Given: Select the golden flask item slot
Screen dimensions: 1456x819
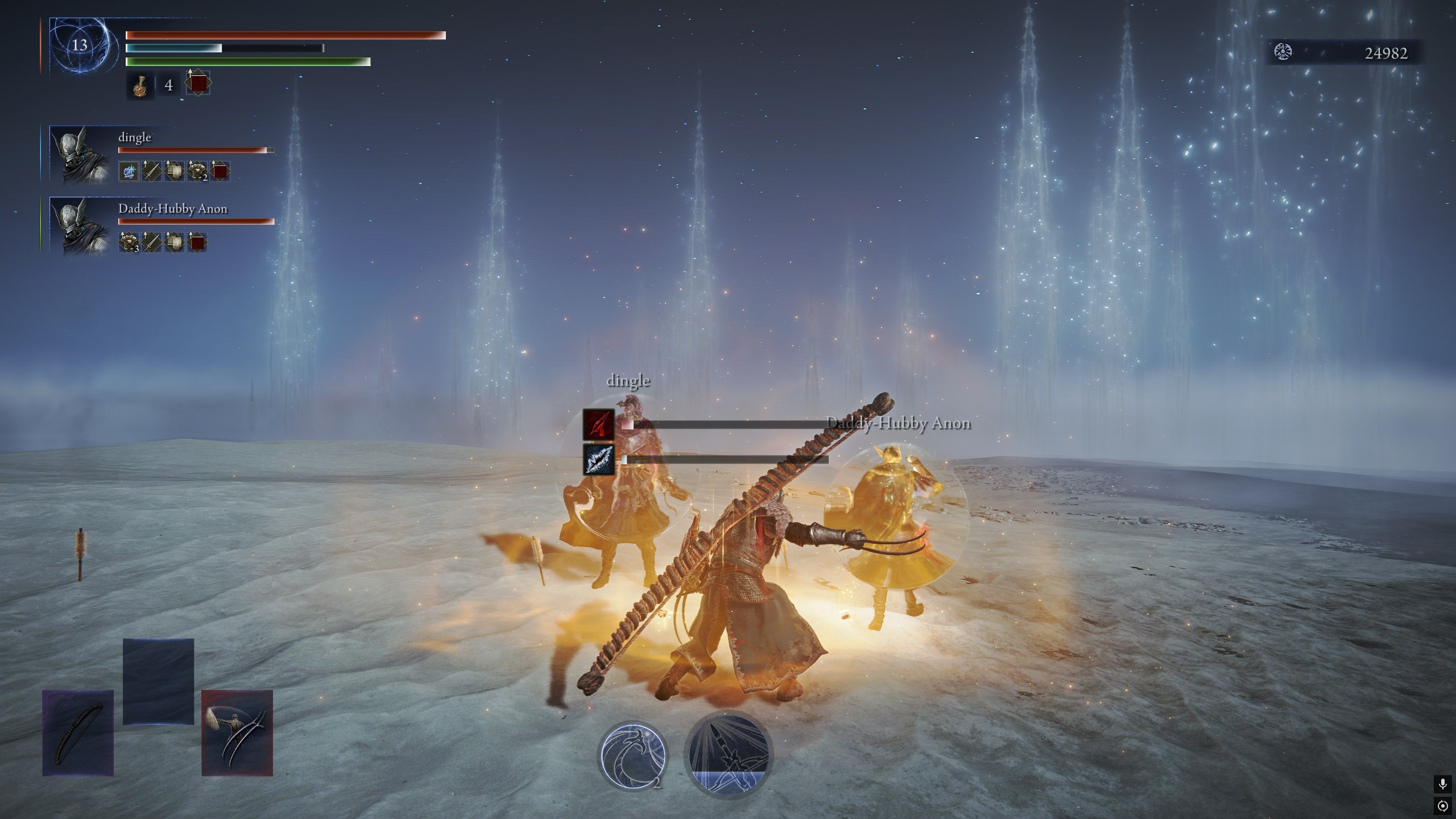Looking at the screenshot, I should 140,86.
